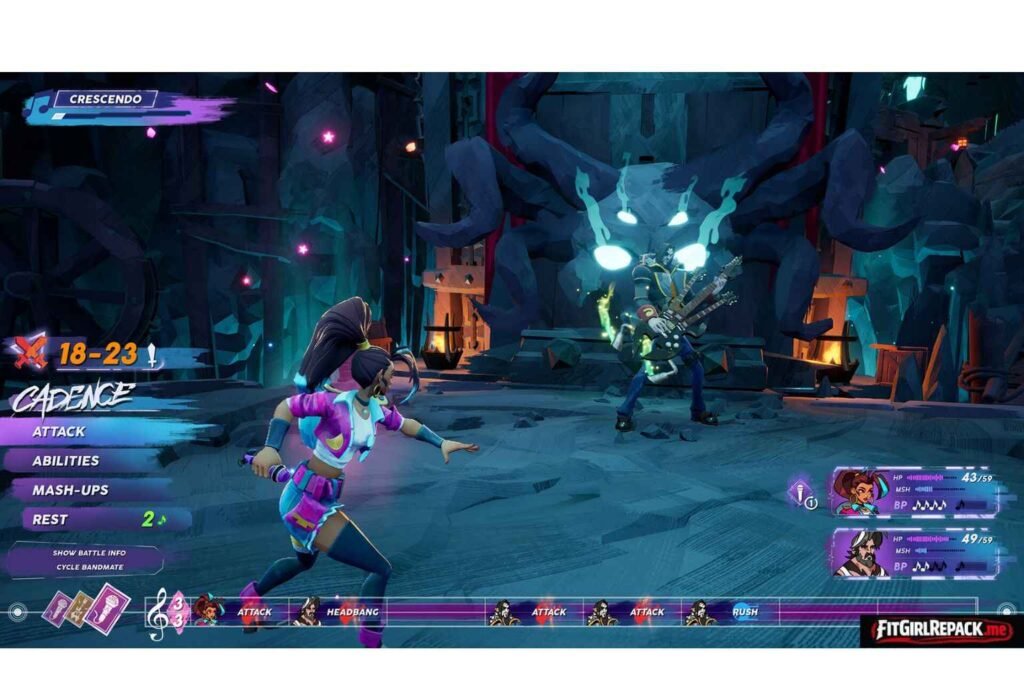Viewport: 1024px width, 683px height.
Task: Select Cadence's party portrait panel
Action: [x=912, y=493]
